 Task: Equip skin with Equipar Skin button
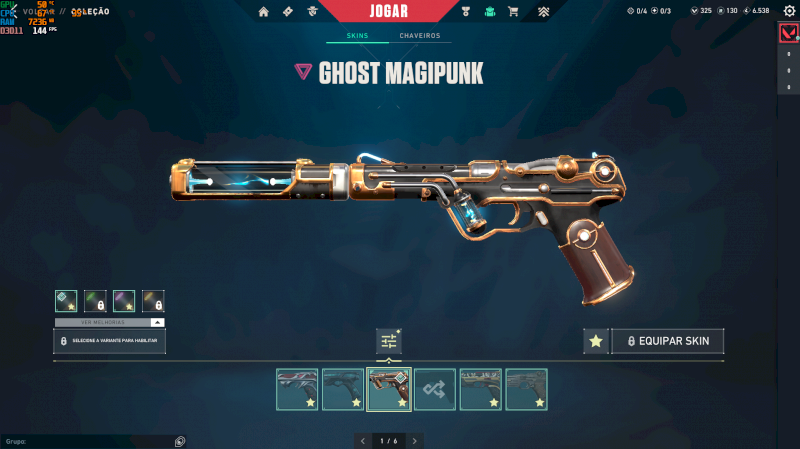[x=668, y=341]
